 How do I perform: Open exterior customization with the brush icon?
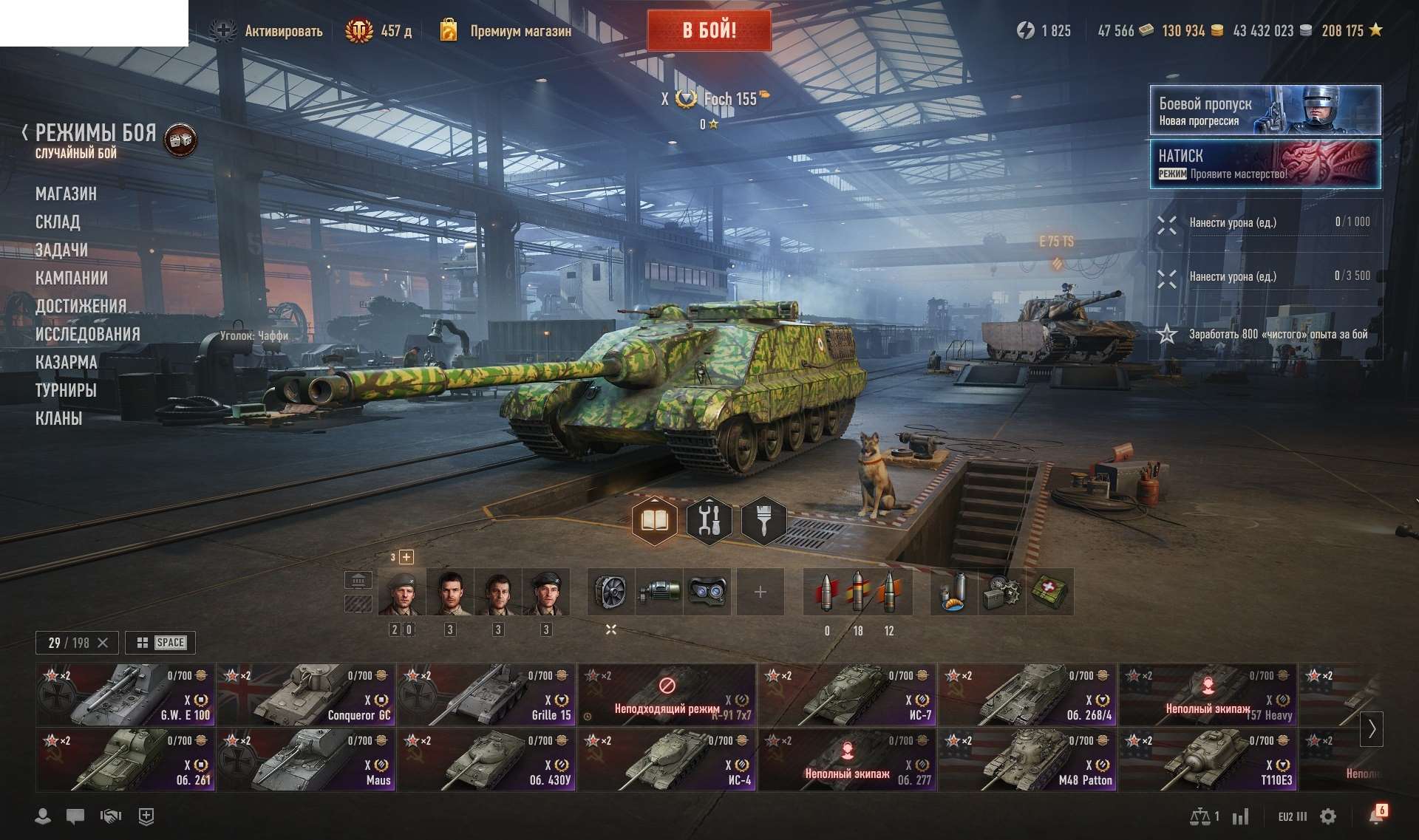pyautogui.click(x=764, y=521)
